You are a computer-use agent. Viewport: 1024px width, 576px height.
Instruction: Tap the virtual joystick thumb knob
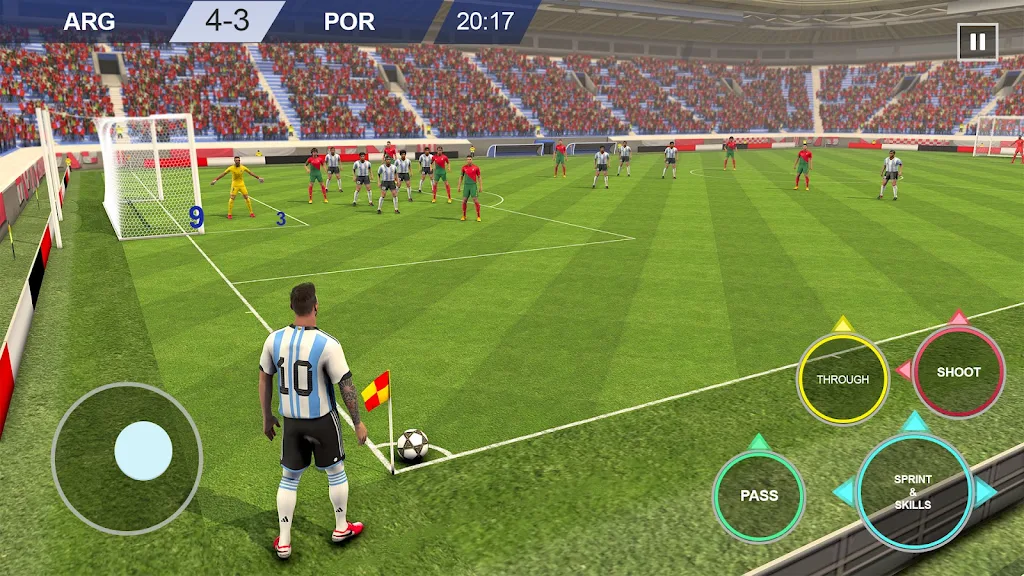[143, 450]
